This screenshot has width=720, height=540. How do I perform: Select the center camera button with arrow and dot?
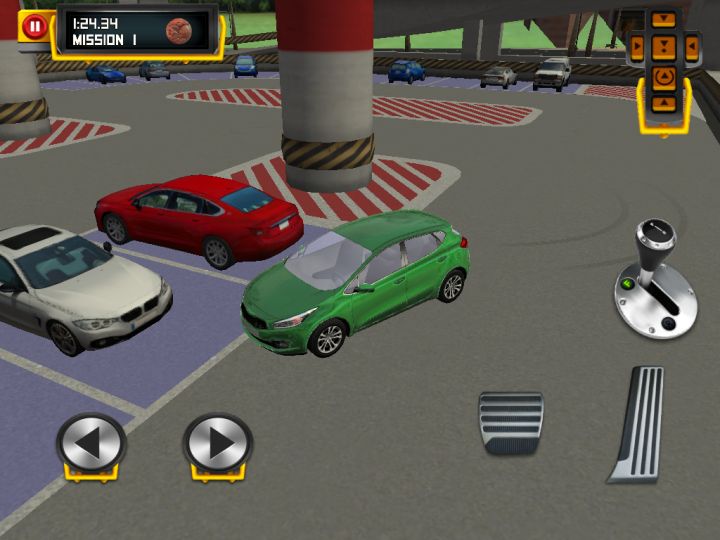click(x=663, y=46)
